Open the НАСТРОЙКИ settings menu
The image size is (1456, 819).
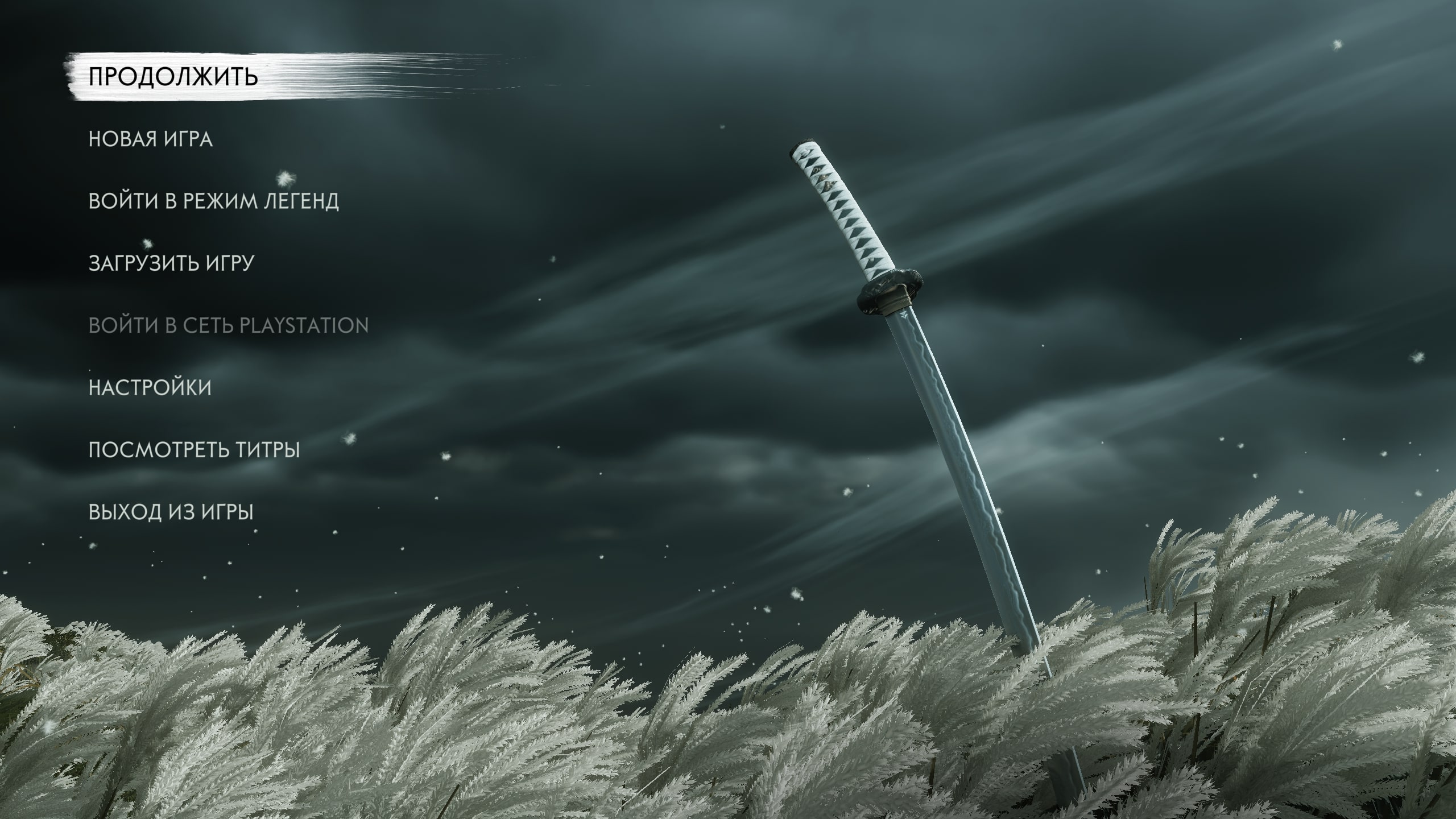[x=150, y=388]
